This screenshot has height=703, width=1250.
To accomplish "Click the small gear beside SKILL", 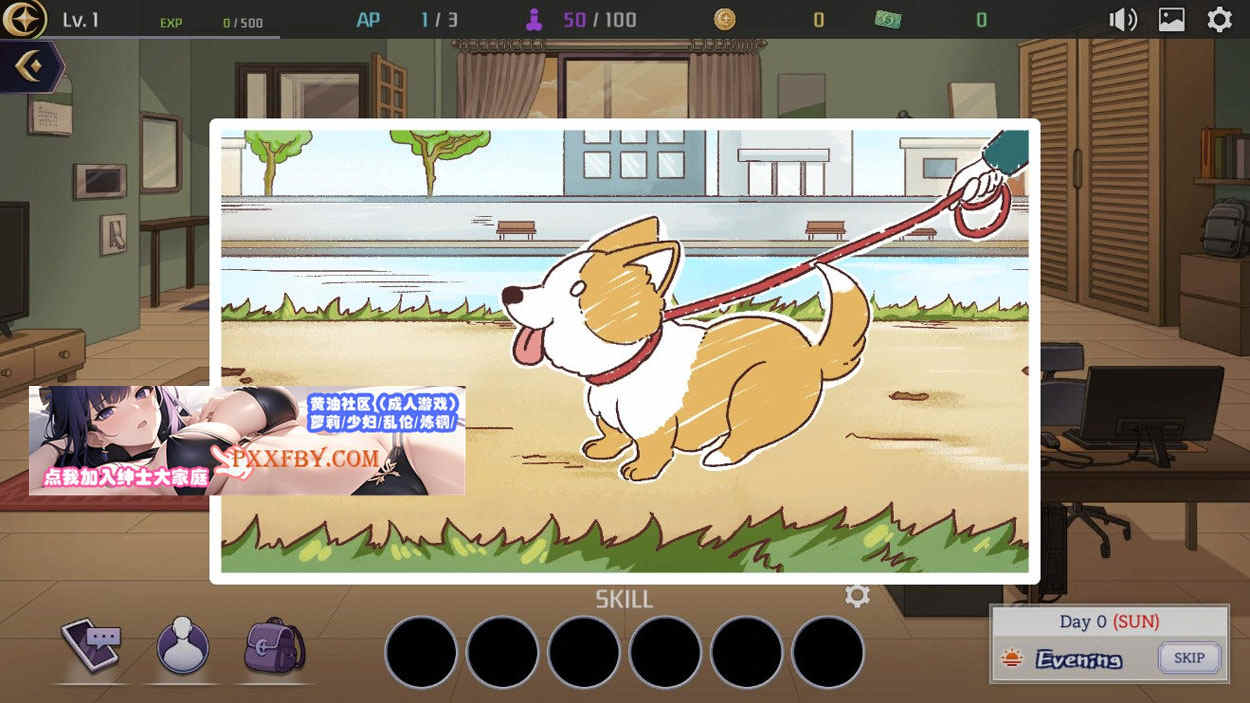I will click(x=857, y=596).
